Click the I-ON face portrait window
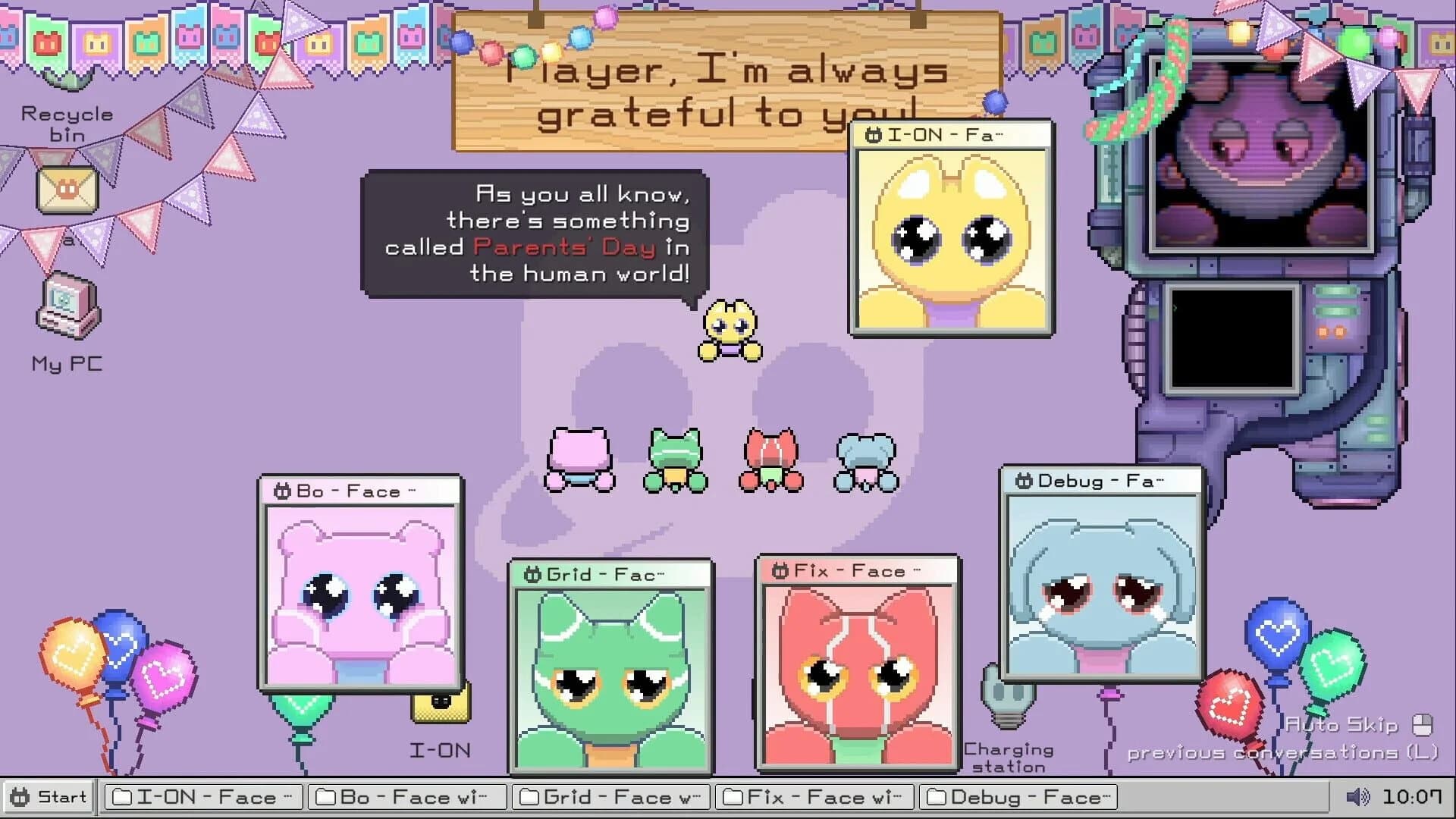Screen dimensions: 1456x819 pyautogui.click(x=952, y=235)
